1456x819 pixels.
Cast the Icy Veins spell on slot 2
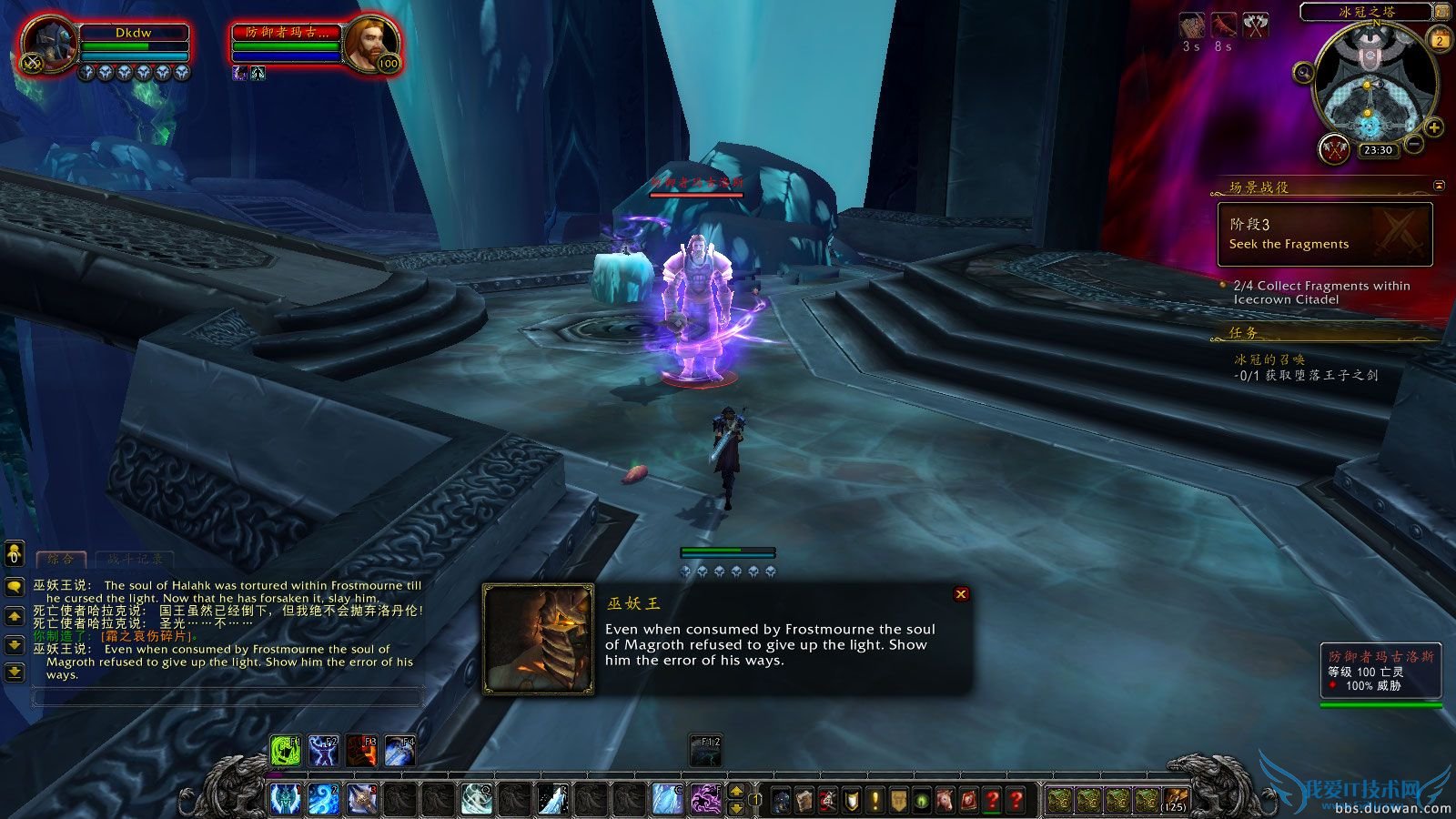(x=323, y=797)
